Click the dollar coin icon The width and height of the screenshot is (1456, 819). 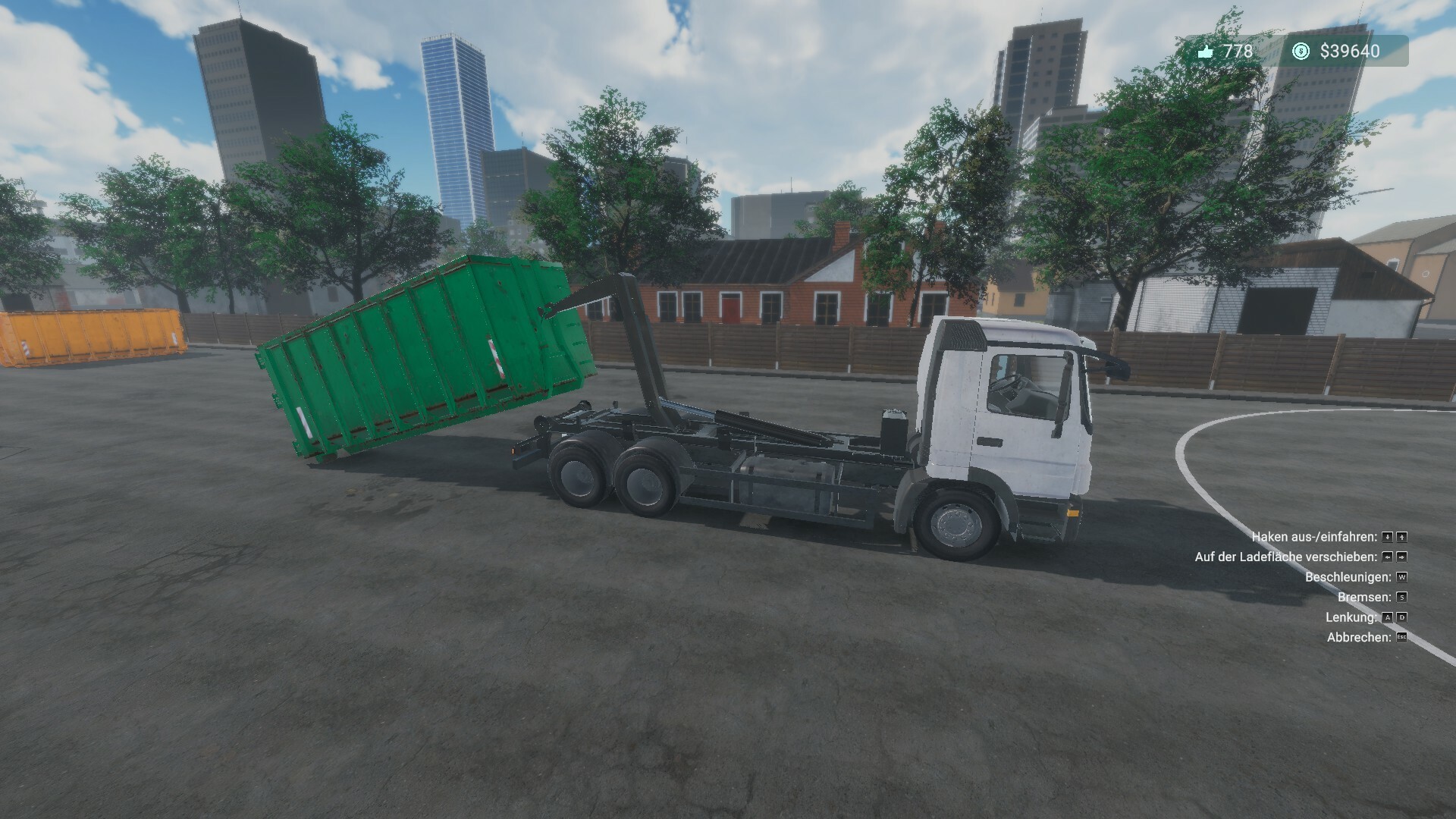(x=1301, y=52)
